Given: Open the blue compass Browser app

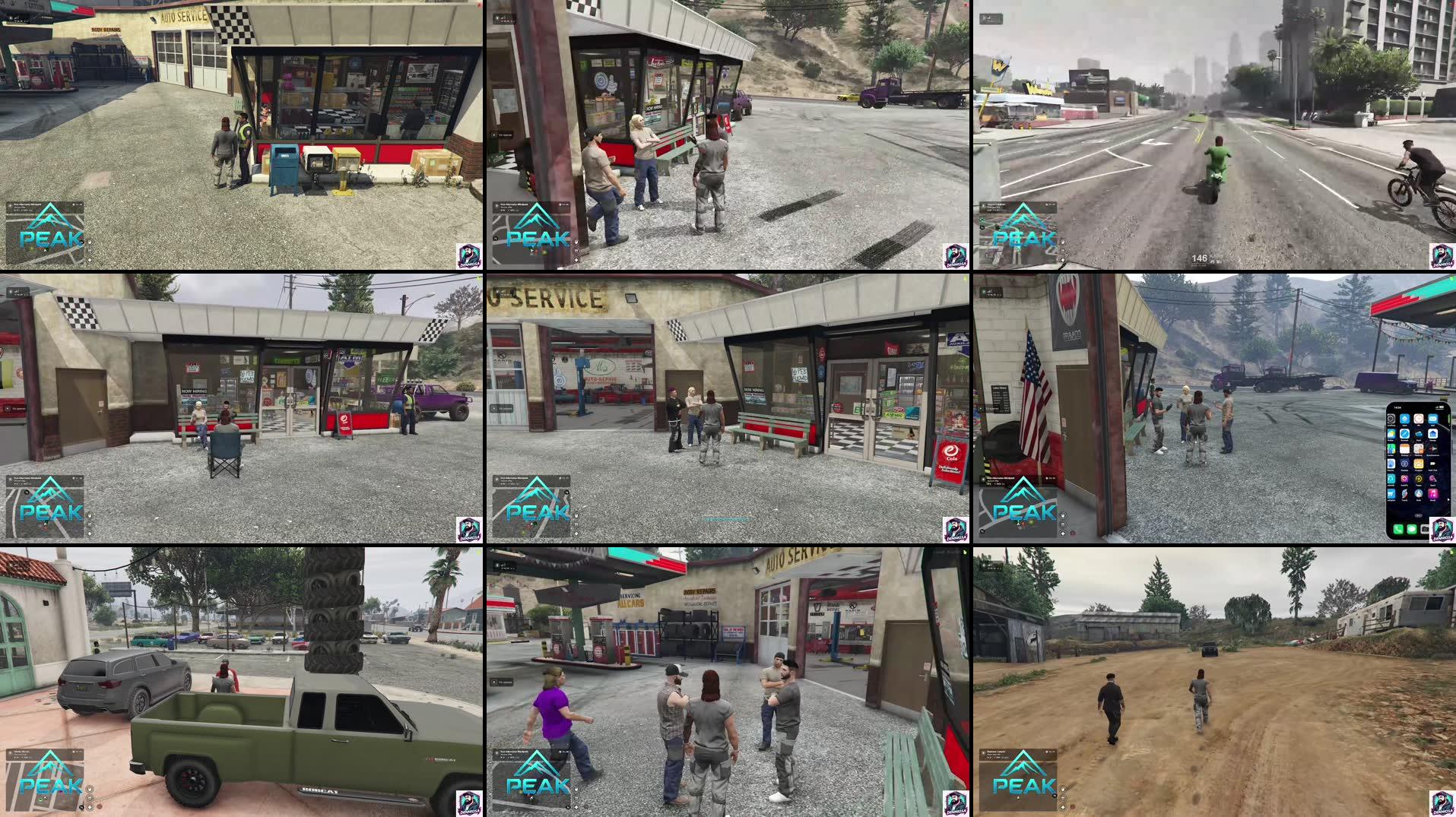Looking at the screenshot, I should coord(1405,434).
